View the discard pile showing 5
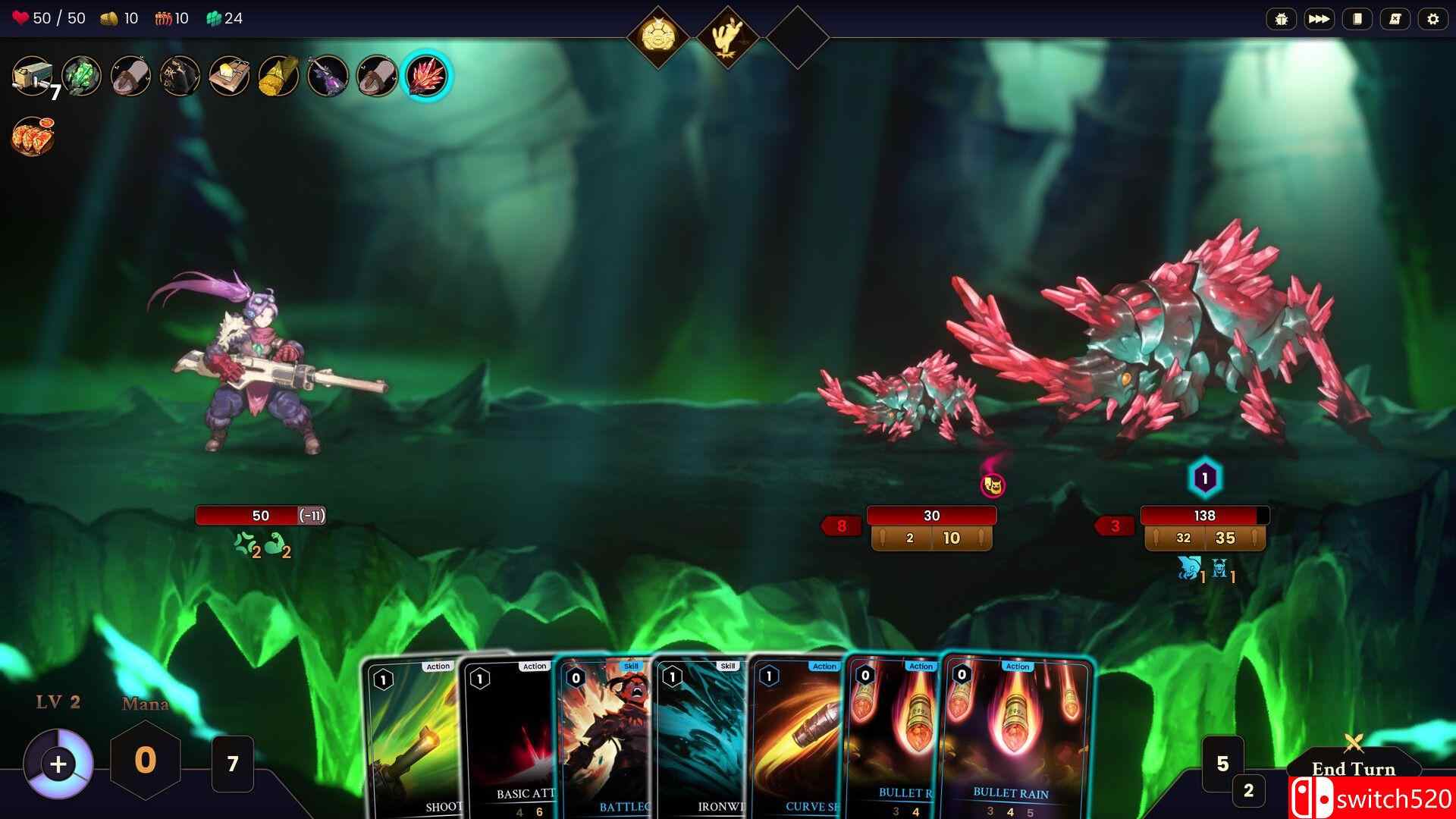 pyautogui.click(x=1222, y=763)
